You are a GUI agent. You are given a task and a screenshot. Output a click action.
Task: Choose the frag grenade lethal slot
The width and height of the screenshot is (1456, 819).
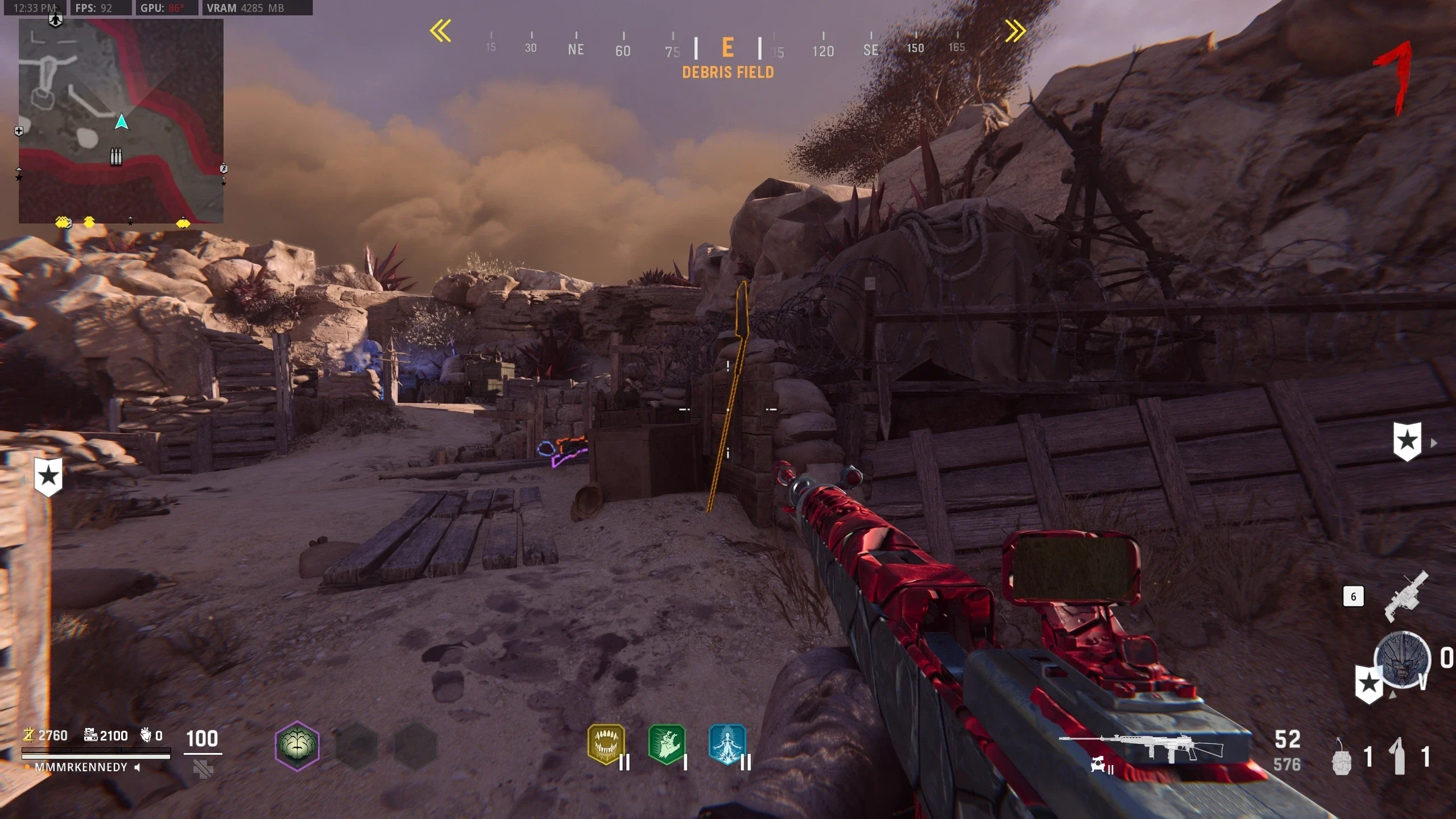(1342, 757)
